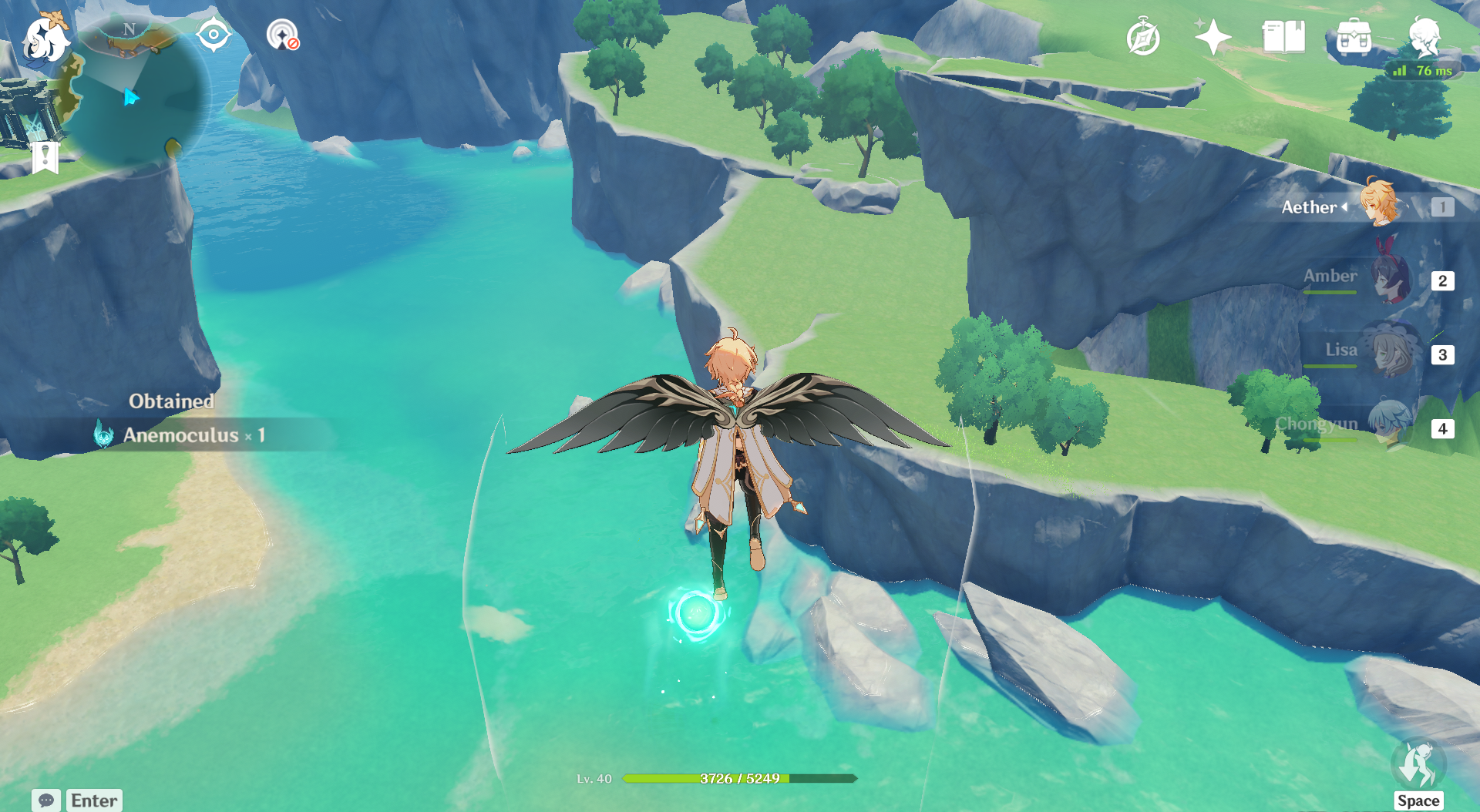Screen dimensions: 1480x812
Task: Open the inventory backpack icon
Action: tap(1354, 38)
